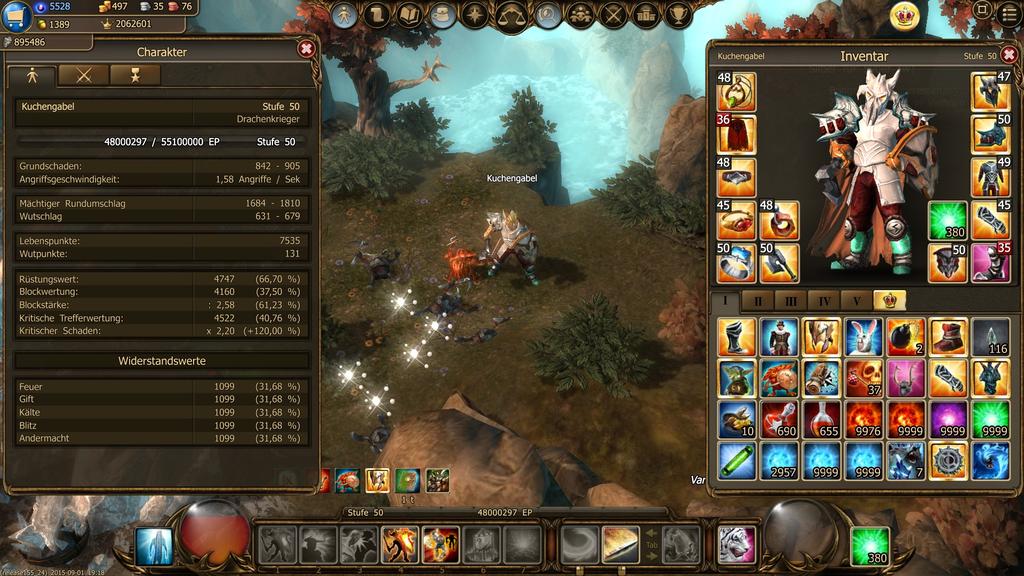The width and height of the screenshot is (1024, 576).
Task: Select the equipped axe weapon slot
Action: pos(779,263)
